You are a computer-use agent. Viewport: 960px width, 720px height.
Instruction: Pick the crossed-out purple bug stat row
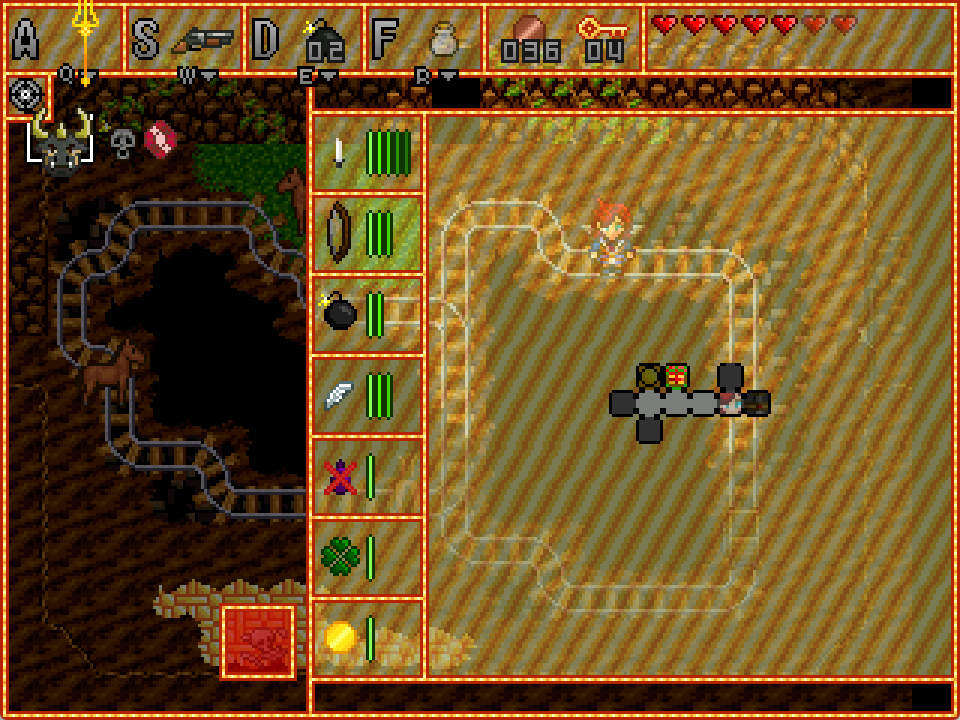(x=367, y=476)
